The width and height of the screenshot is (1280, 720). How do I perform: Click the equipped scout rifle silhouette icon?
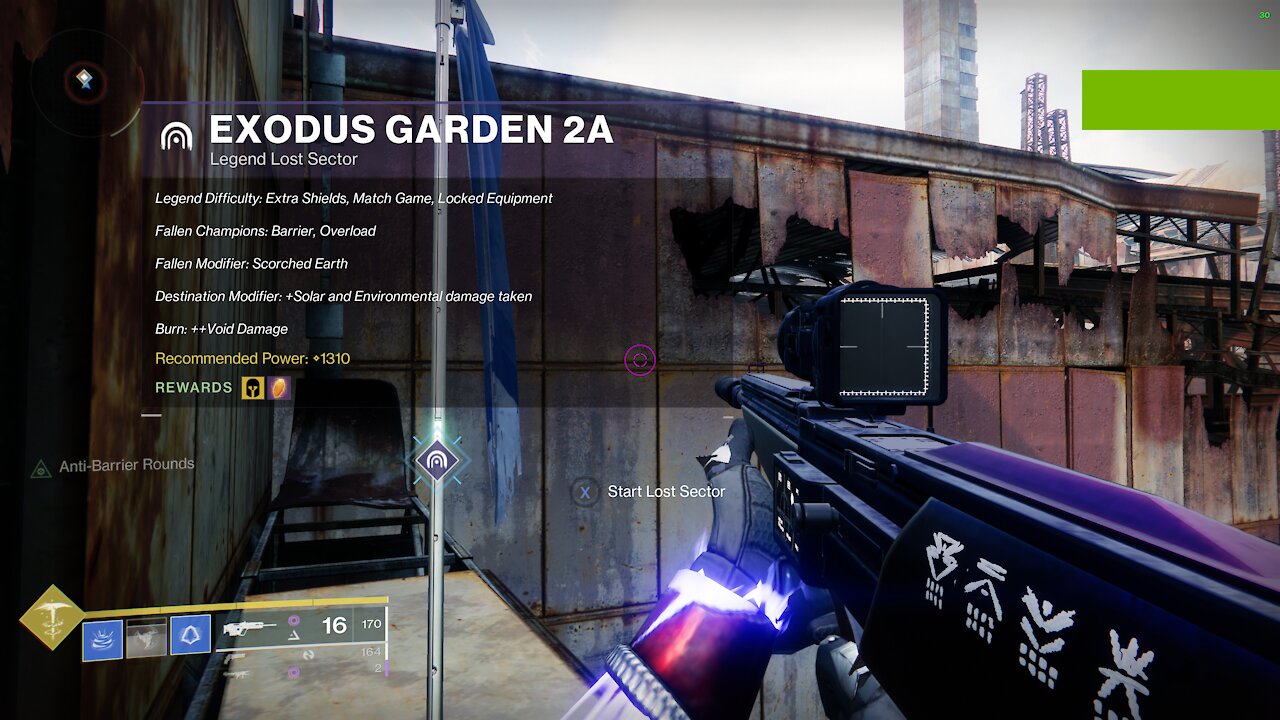coord(249,627)
